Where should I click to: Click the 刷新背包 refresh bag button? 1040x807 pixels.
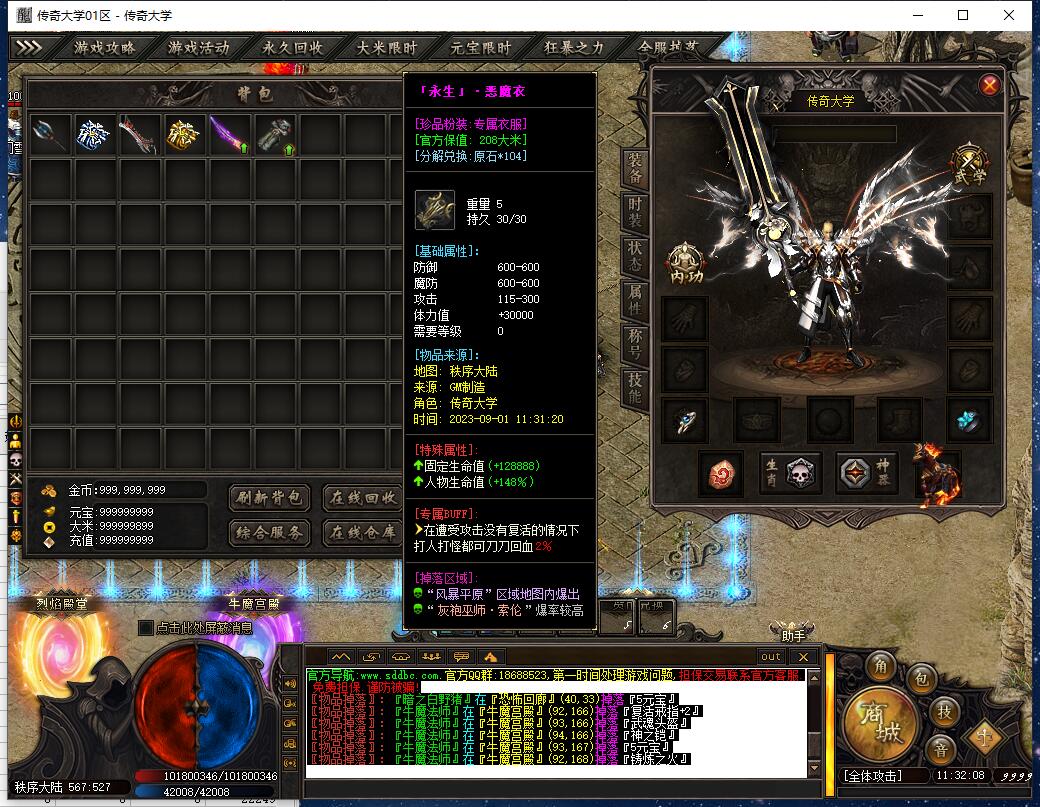click(x=270, y=497)
